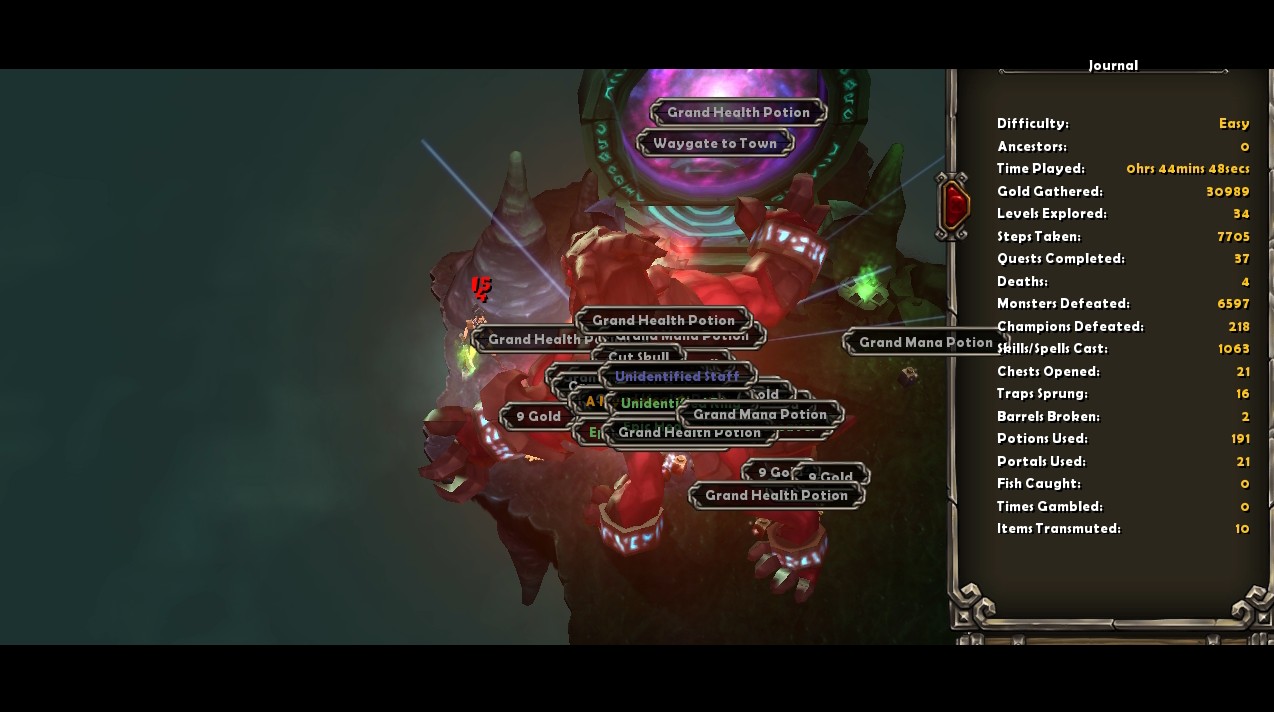Click the red gem button on Journal panel
Image resolution: width=1274 pixels, height=712 pixels.
(x=956, y=205)
